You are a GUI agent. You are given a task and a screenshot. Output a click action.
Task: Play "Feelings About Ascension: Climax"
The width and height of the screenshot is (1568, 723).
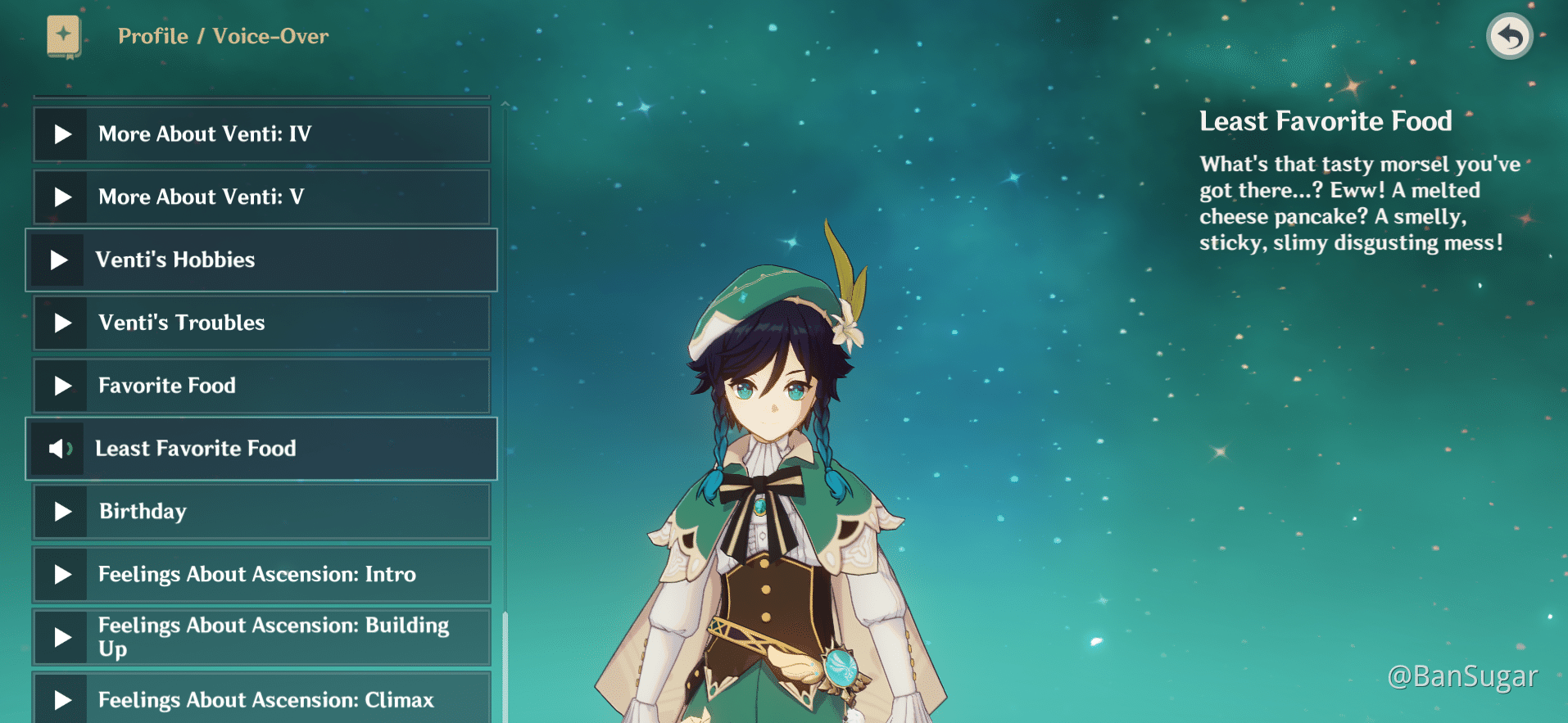[x=61, y=700]
